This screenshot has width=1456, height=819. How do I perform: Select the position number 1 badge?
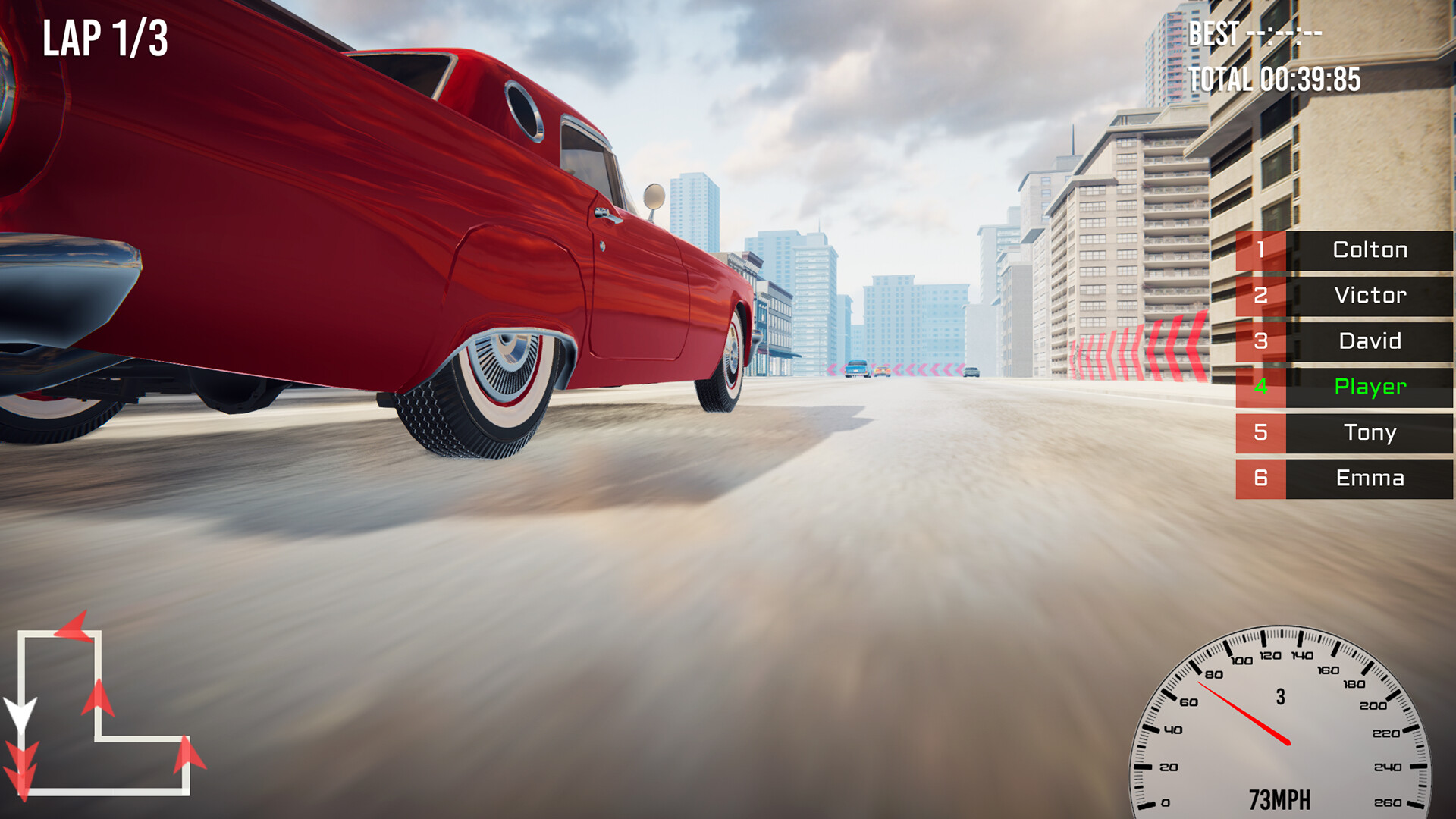pyautogui.click(x=1261, y=250)
